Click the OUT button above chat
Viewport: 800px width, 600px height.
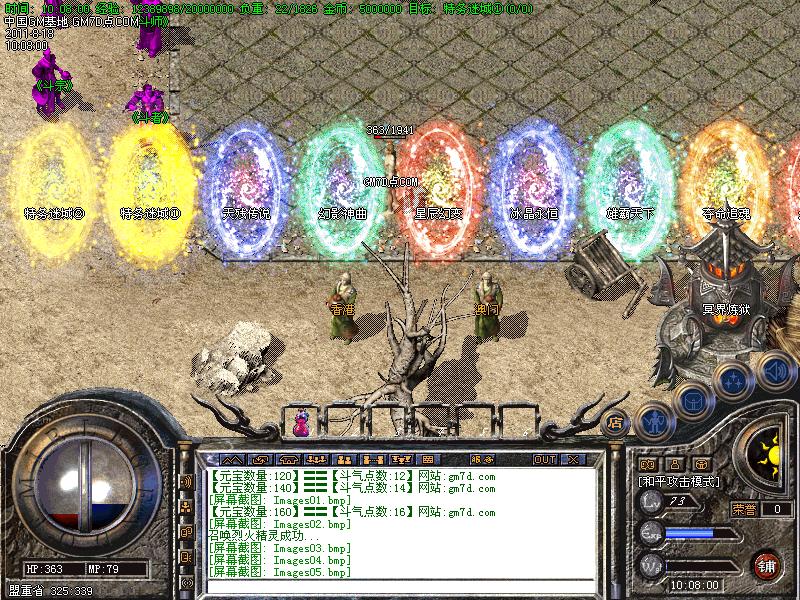(x=544, y=459)
